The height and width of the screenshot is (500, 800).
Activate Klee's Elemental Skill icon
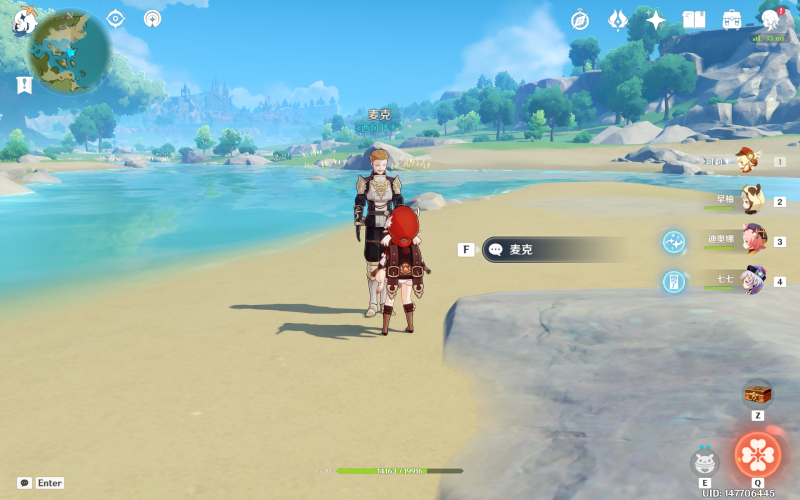pyautogui.click(x=705, y=462)
